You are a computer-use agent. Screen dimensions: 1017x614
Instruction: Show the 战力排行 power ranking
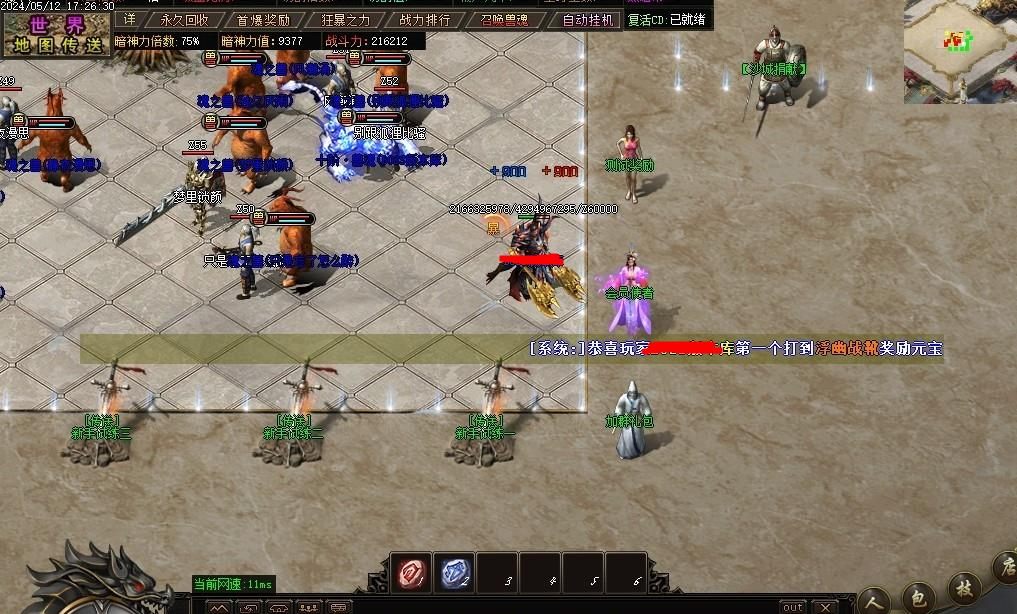[x=425, y=19]
